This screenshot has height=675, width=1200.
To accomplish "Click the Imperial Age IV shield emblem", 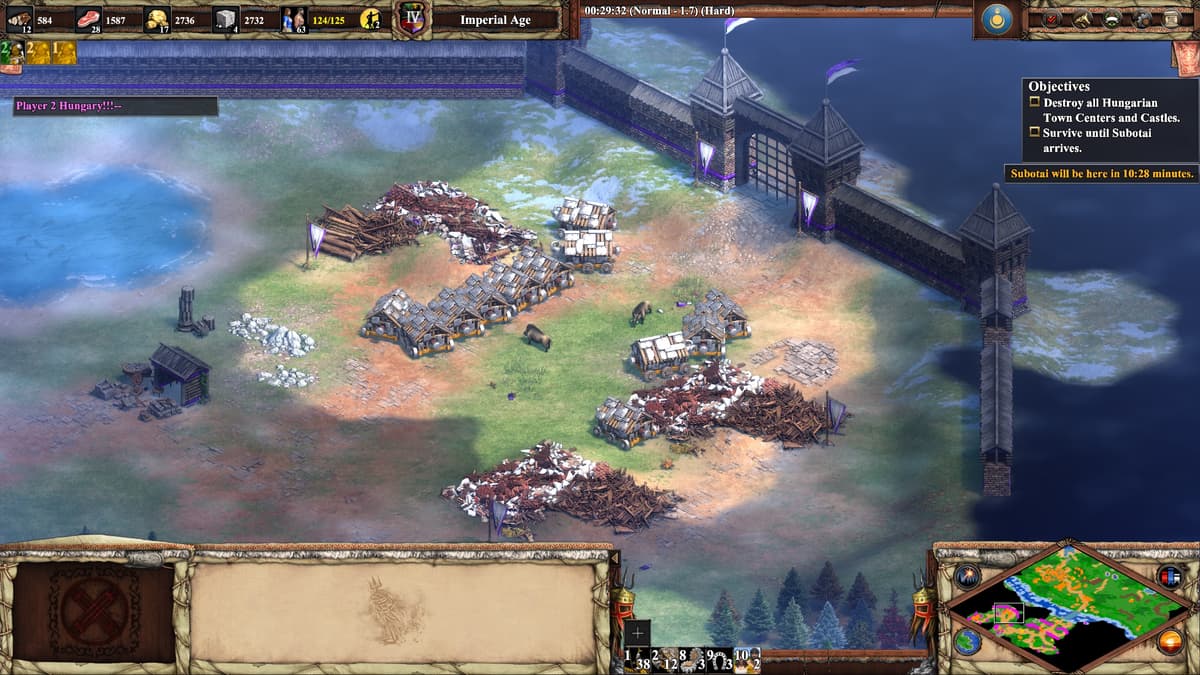I will point(412,19).
